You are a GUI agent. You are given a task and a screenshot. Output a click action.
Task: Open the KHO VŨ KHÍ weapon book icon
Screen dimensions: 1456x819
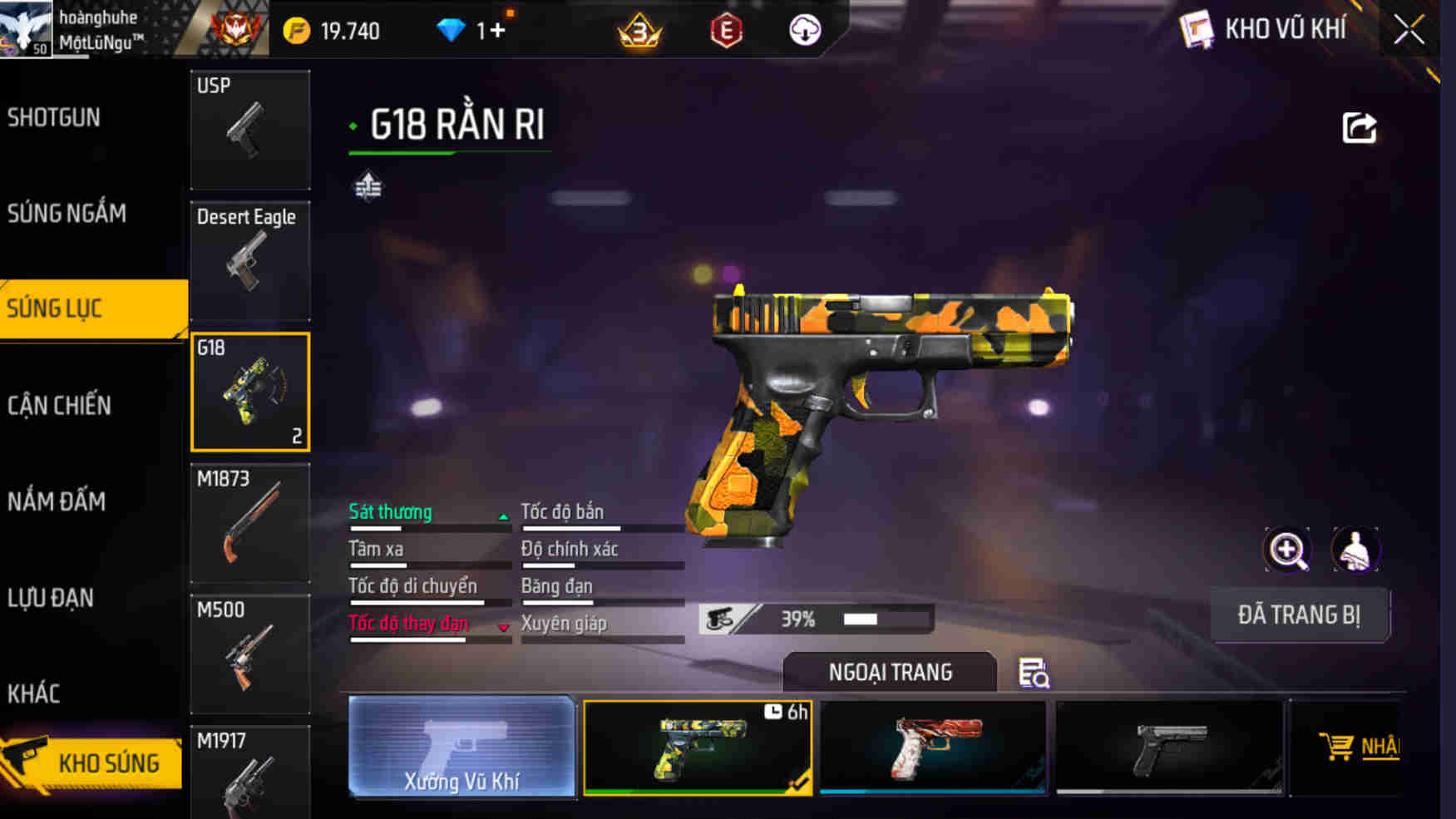point(1197,29)
